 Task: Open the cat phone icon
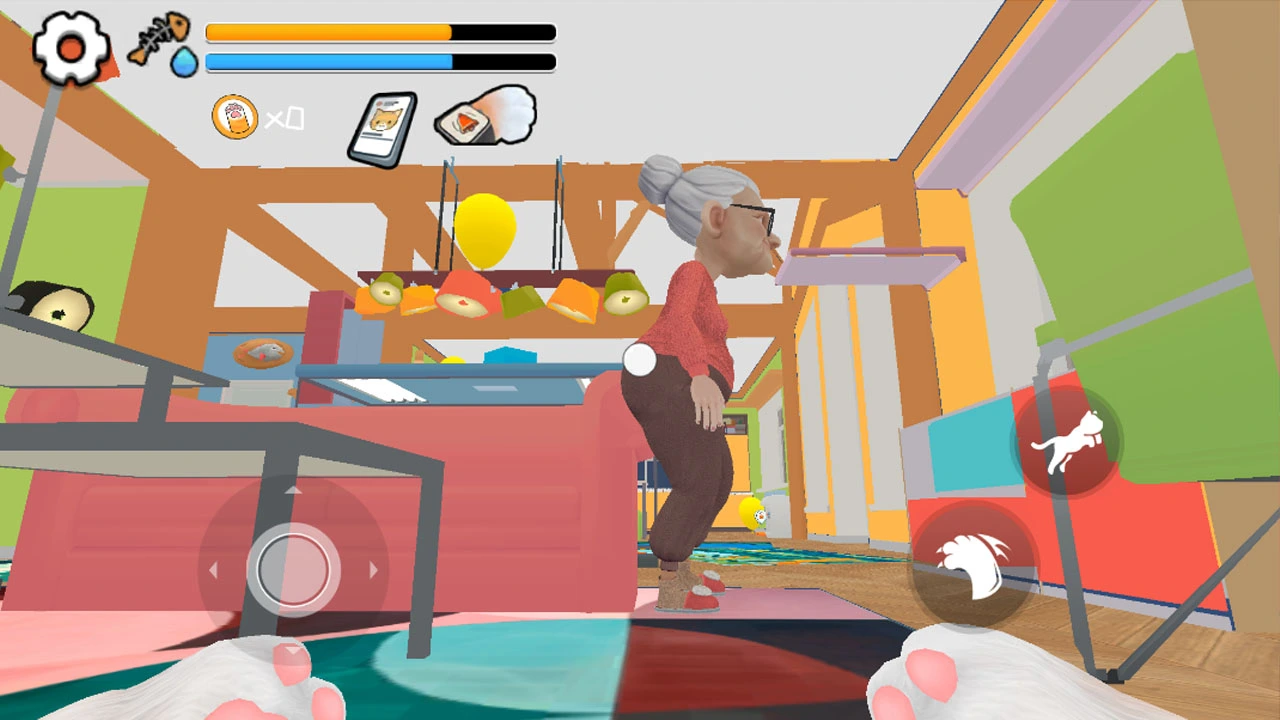(x=382, y=127)
